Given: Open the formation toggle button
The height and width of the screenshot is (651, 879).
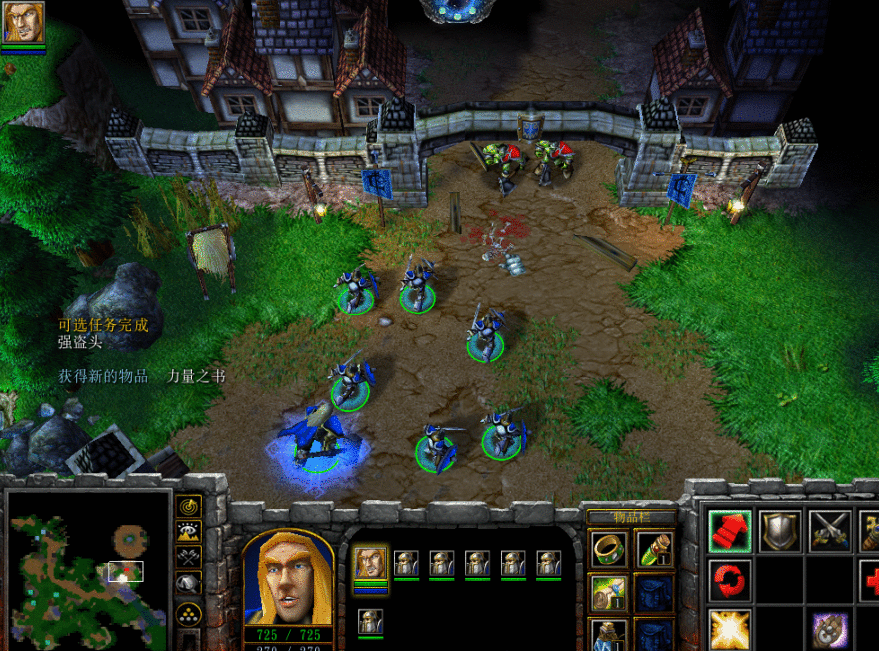Looking at the screenshot, I should (188, 615).
